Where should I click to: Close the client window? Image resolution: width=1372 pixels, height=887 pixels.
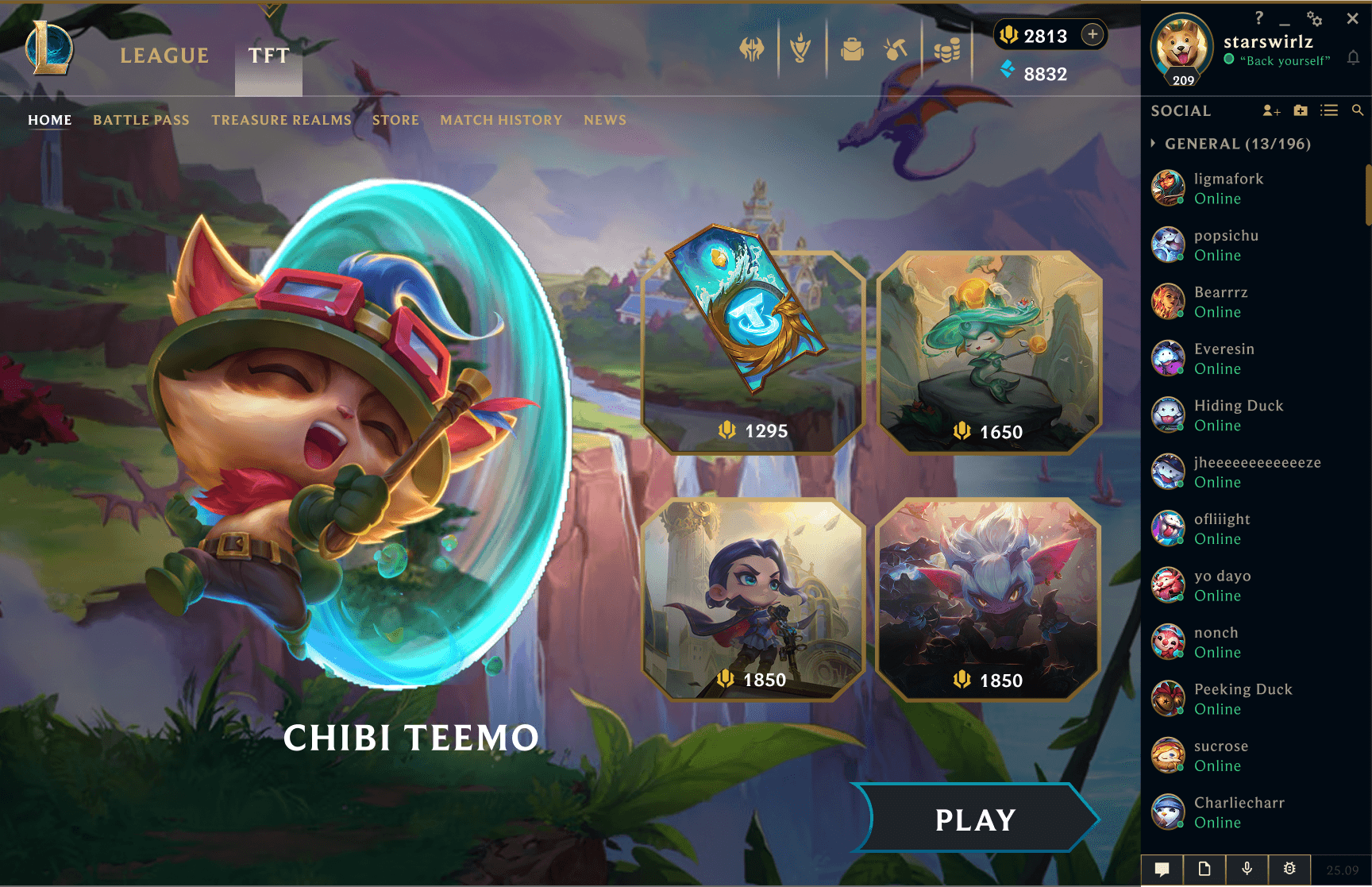click(x=1352, y=18)
